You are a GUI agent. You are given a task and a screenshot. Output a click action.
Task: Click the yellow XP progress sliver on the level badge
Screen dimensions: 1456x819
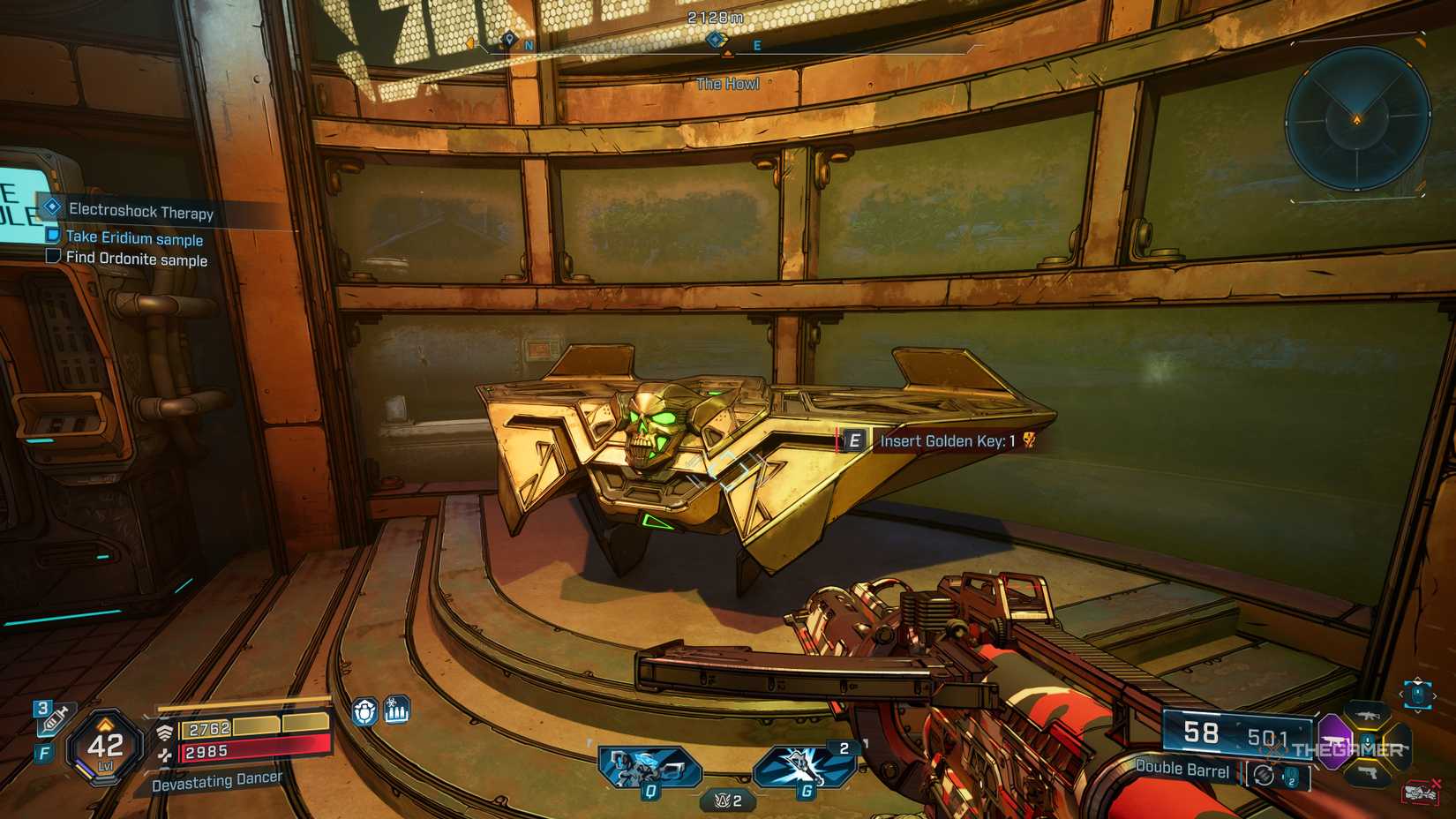point(85,774)
